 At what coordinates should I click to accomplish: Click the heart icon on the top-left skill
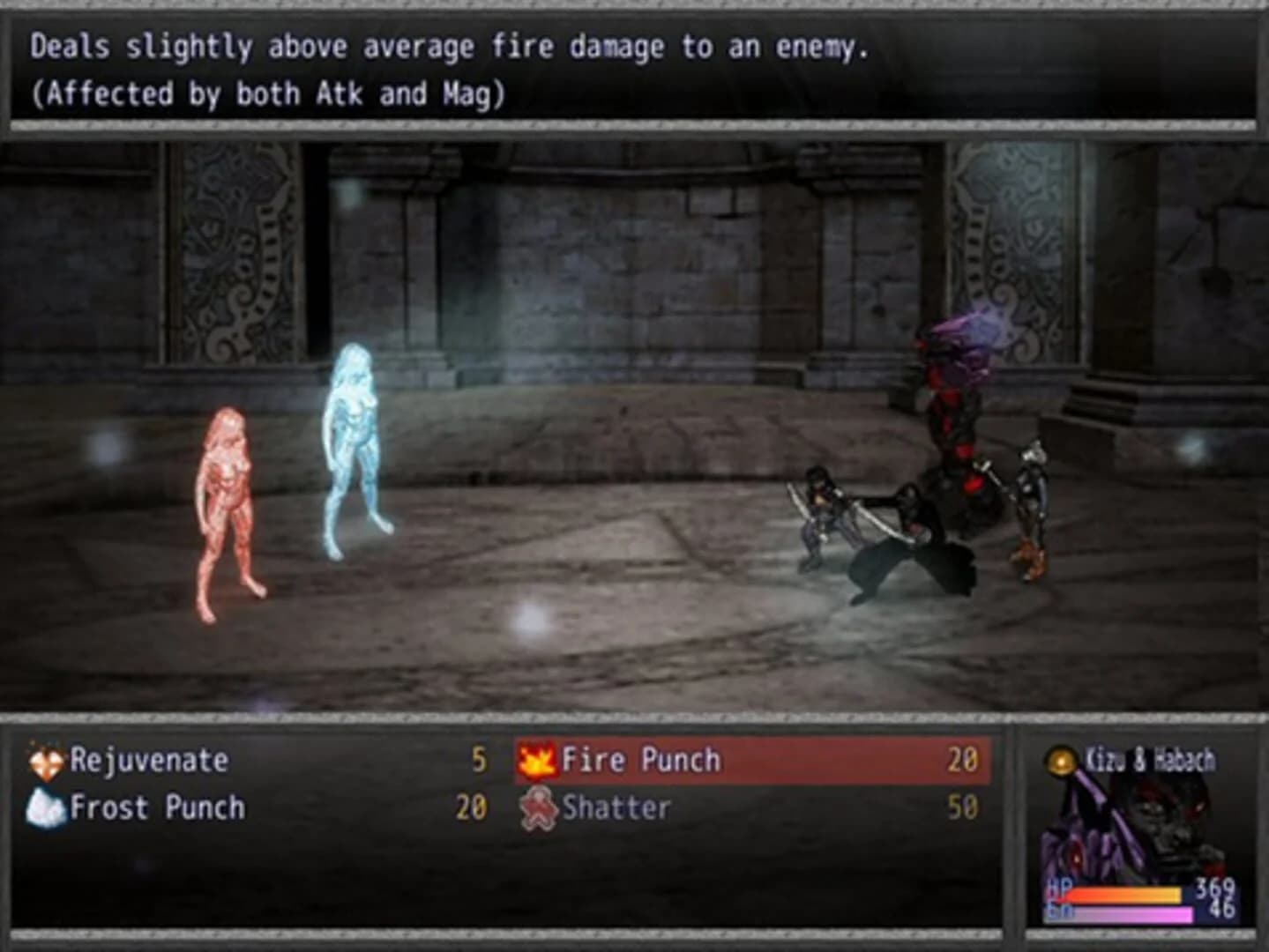(46, 758)
